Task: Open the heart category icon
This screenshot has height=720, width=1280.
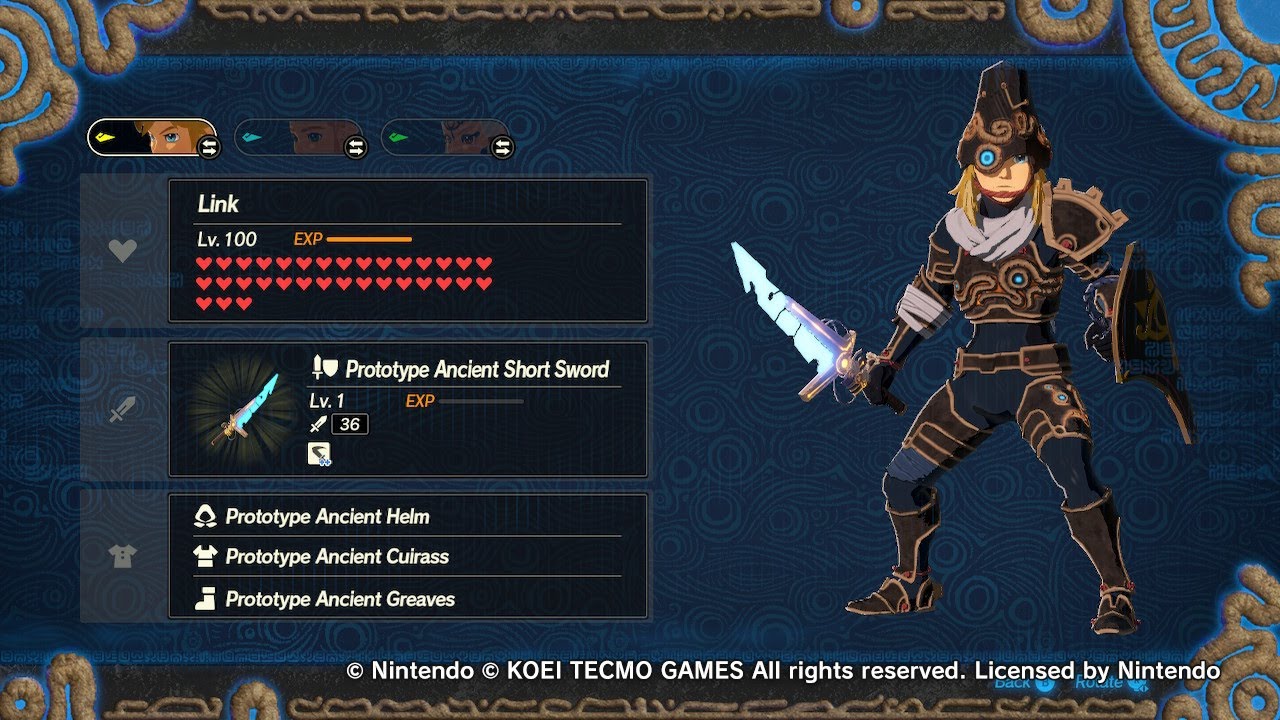Action: coord(122,251)
